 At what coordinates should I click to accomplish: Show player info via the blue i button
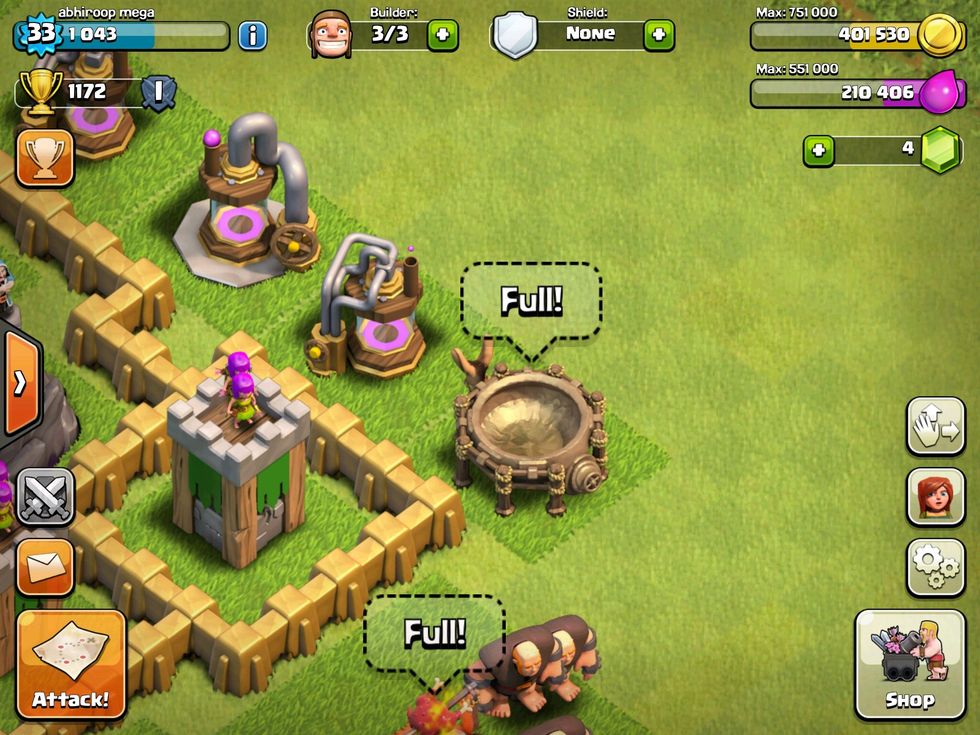[x=252, y=35]
